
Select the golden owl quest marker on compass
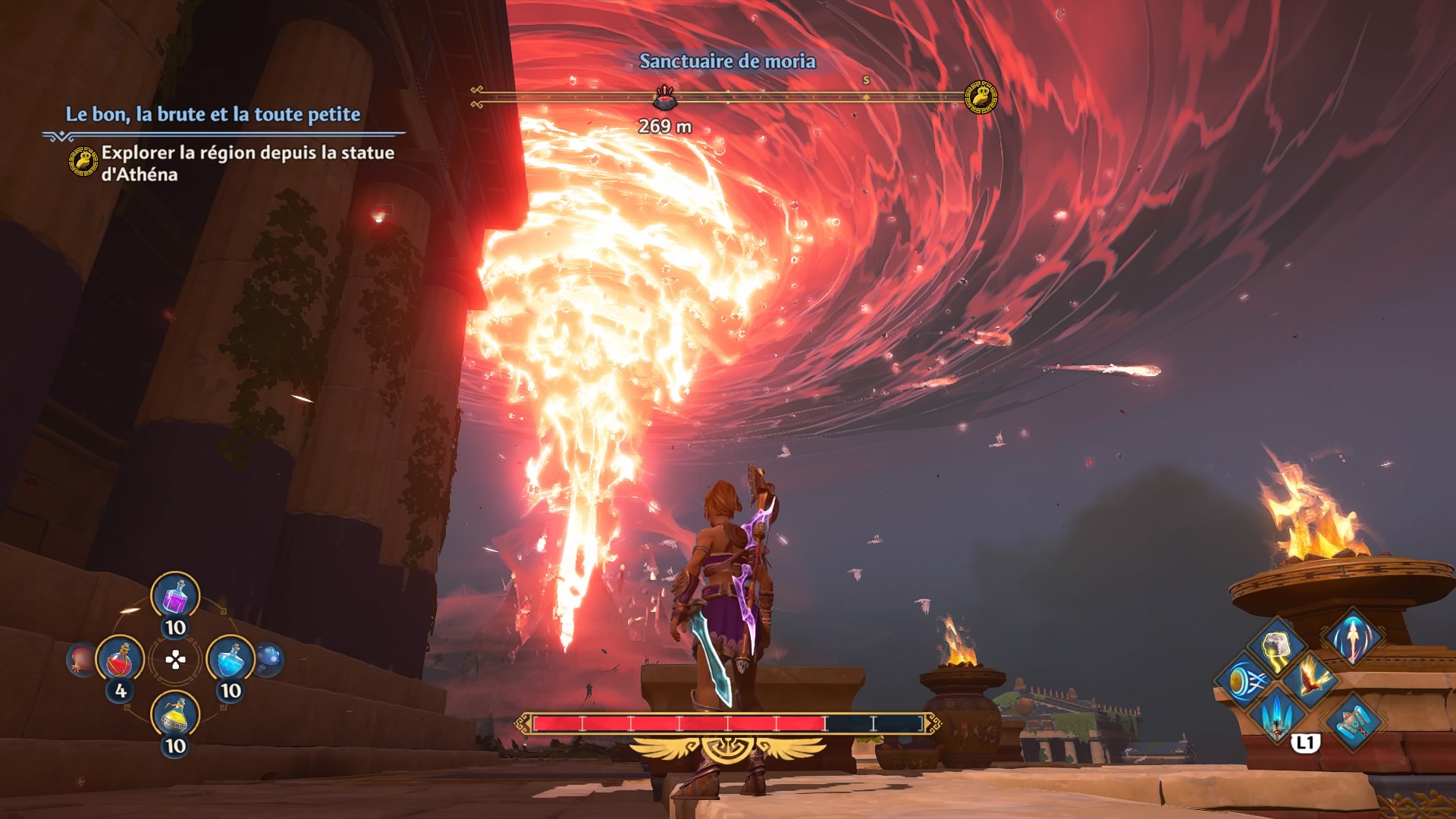pyautogui.click(x=981, y=97)
